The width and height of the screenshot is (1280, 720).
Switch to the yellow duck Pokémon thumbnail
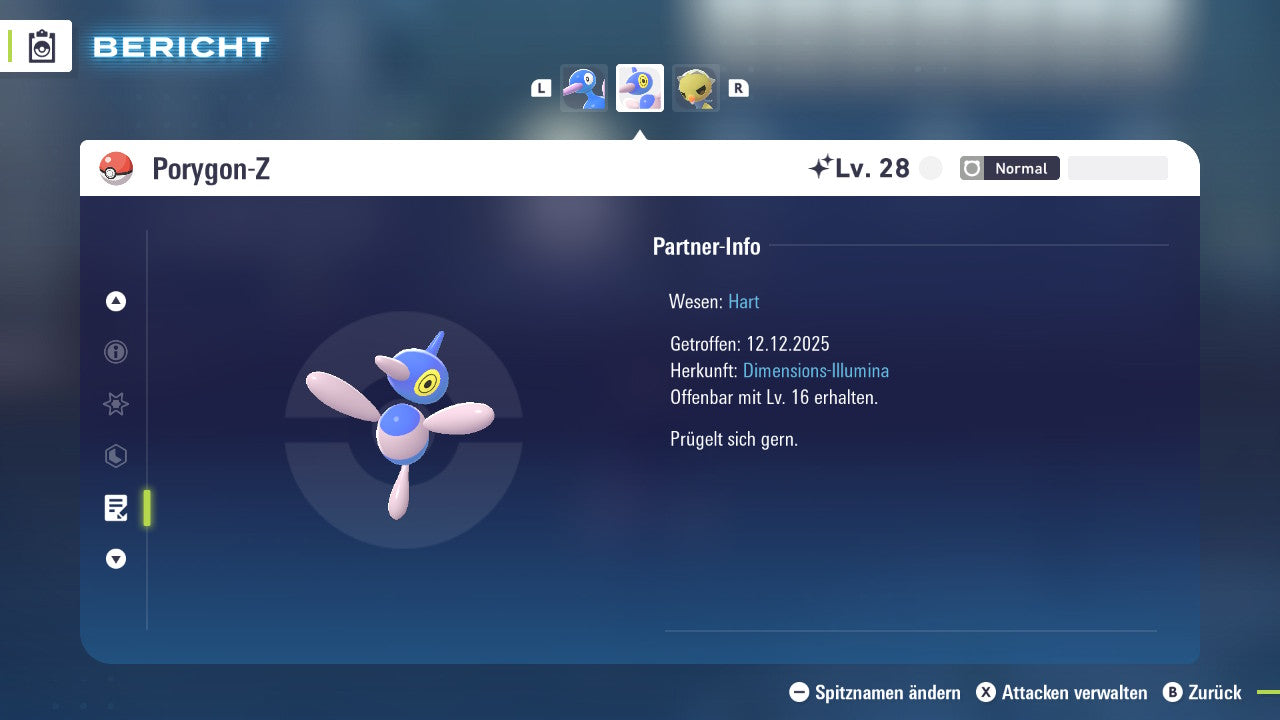[696, 88]
